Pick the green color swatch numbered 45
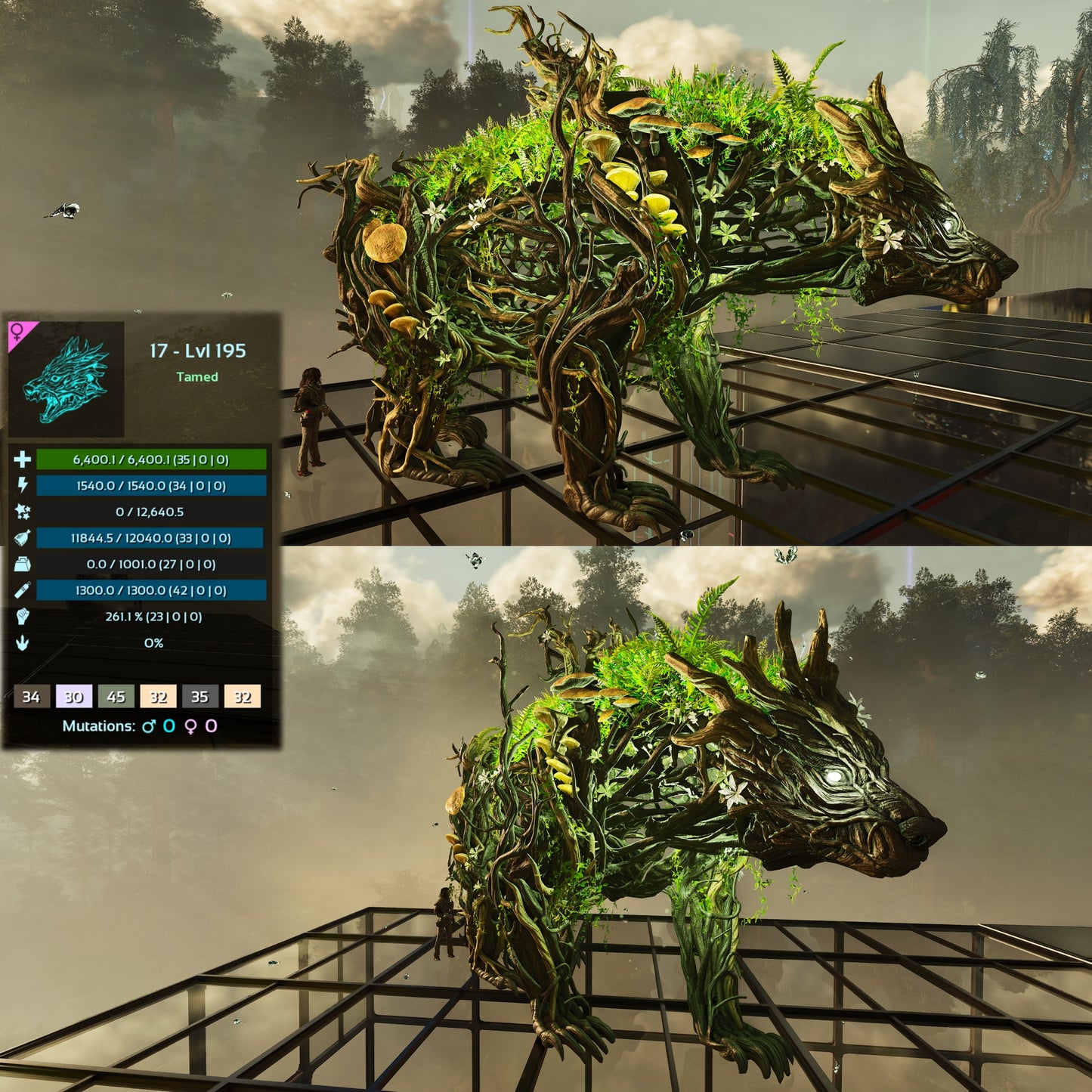1092x1092 pixels. click(116, 696)
